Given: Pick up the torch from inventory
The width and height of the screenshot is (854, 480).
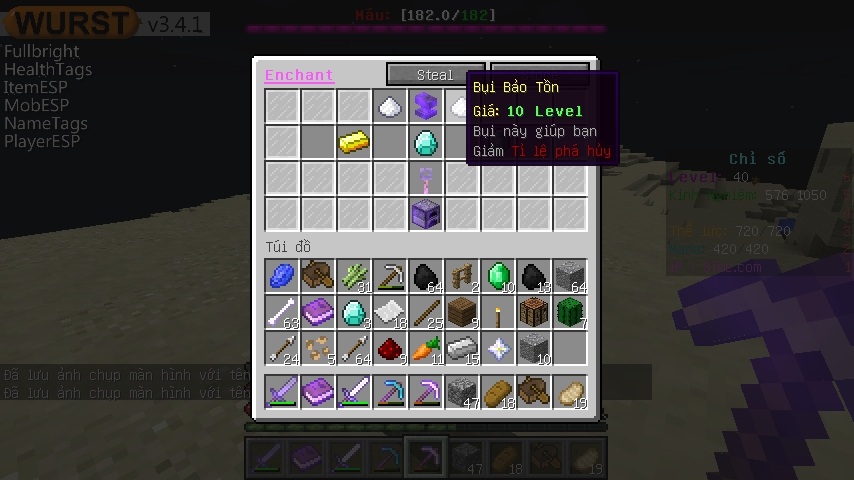Looking at the screenshot, I should tap(498, 312).
